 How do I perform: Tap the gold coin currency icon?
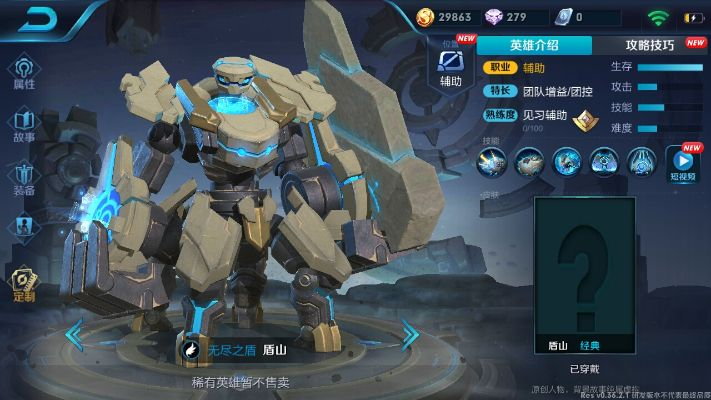(426, 17)
